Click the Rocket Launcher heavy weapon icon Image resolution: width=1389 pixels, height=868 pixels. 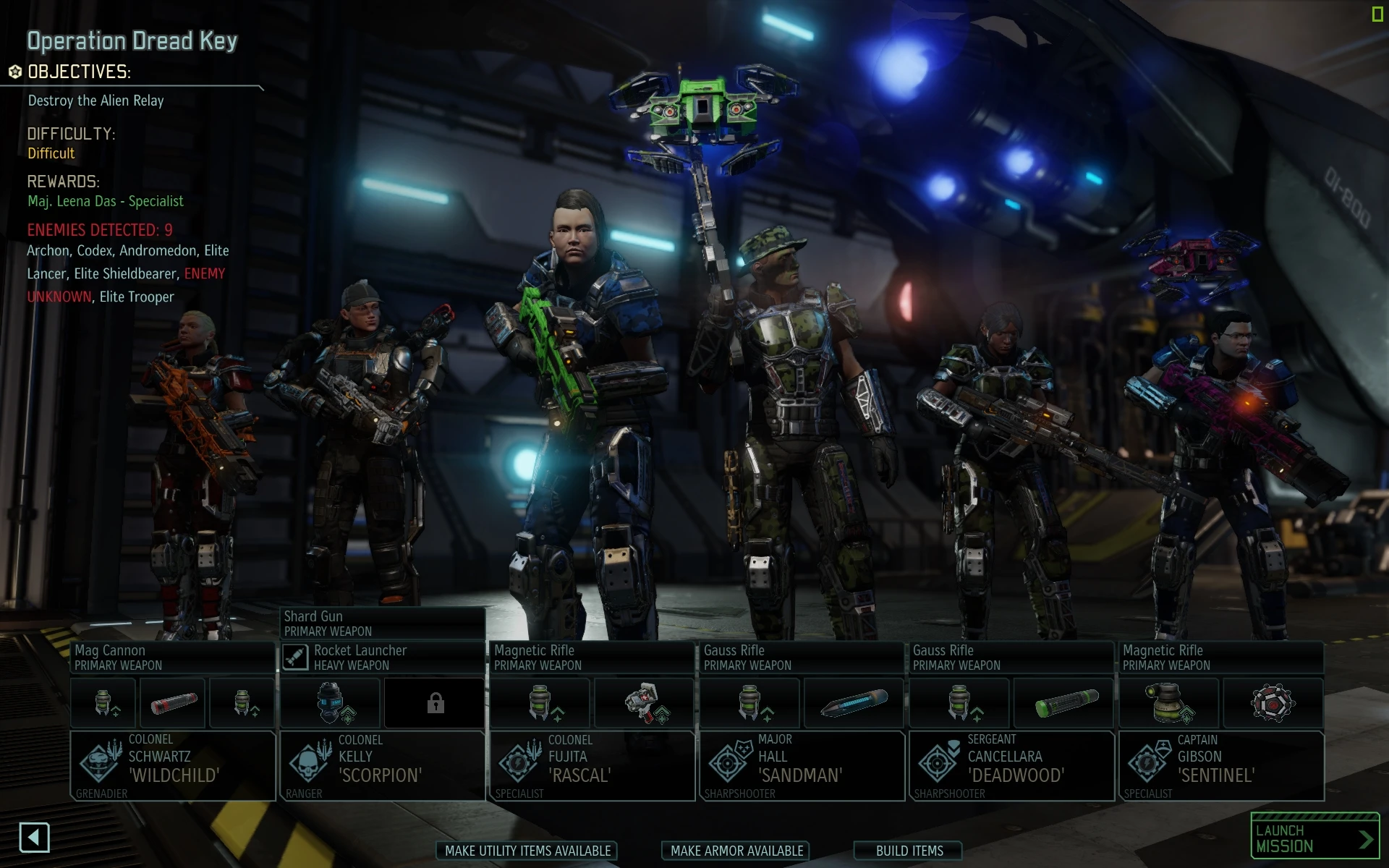click(297, 658)
